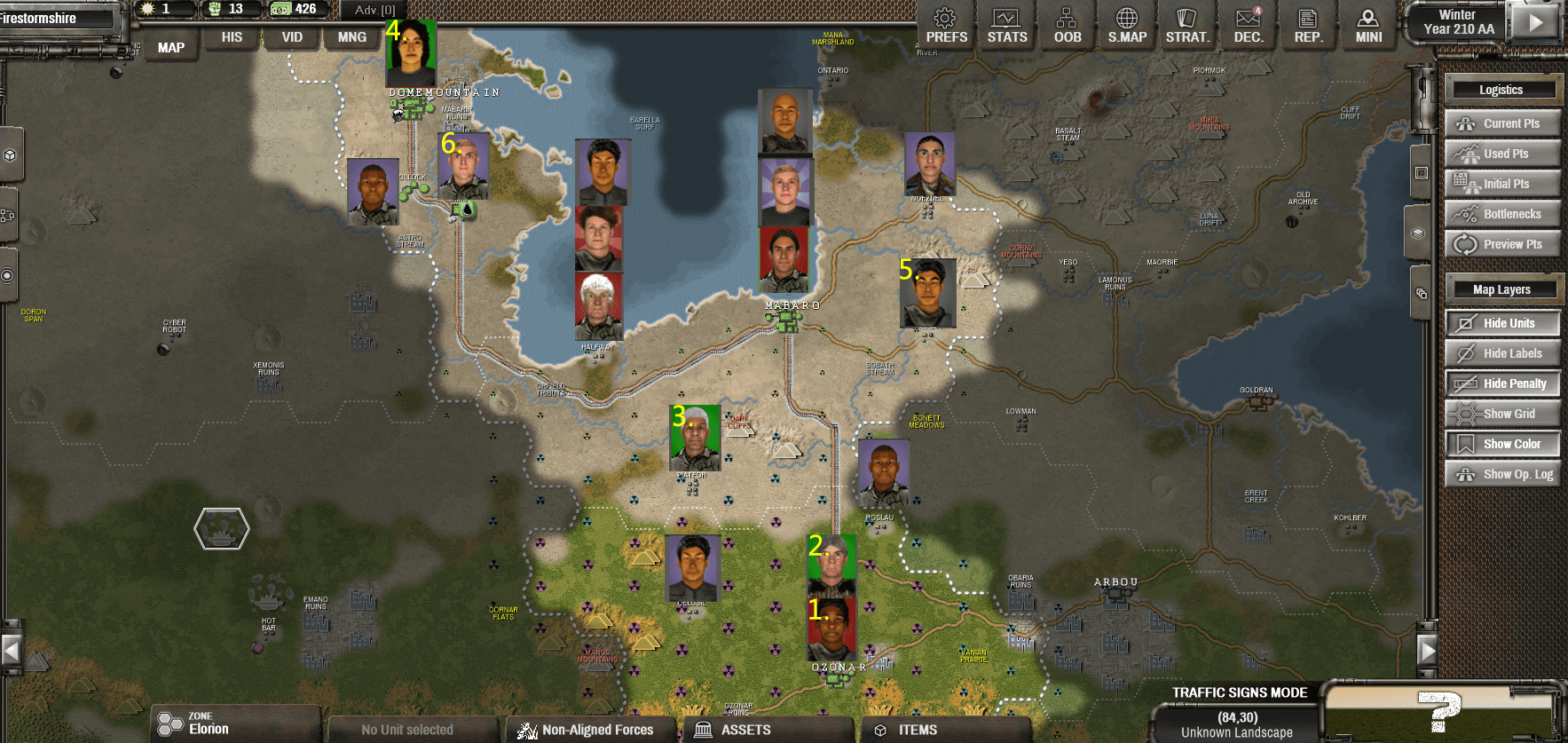This screenshot has width=1568, height=743.
Task: Open the STRAT cards icon
Action: tap(1186, 24)
